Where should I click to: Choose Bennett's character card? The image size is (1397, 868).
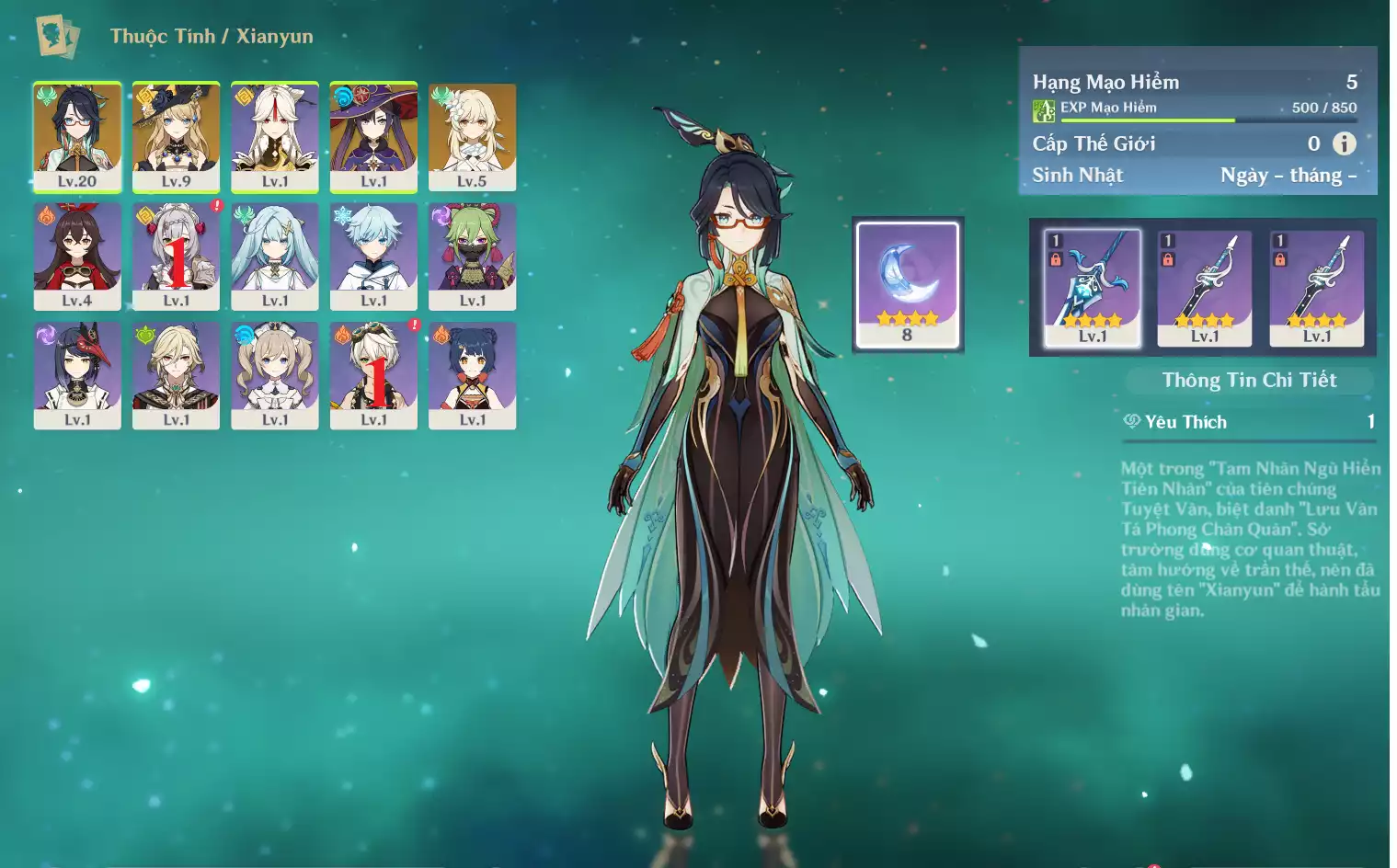click(373, 374)
